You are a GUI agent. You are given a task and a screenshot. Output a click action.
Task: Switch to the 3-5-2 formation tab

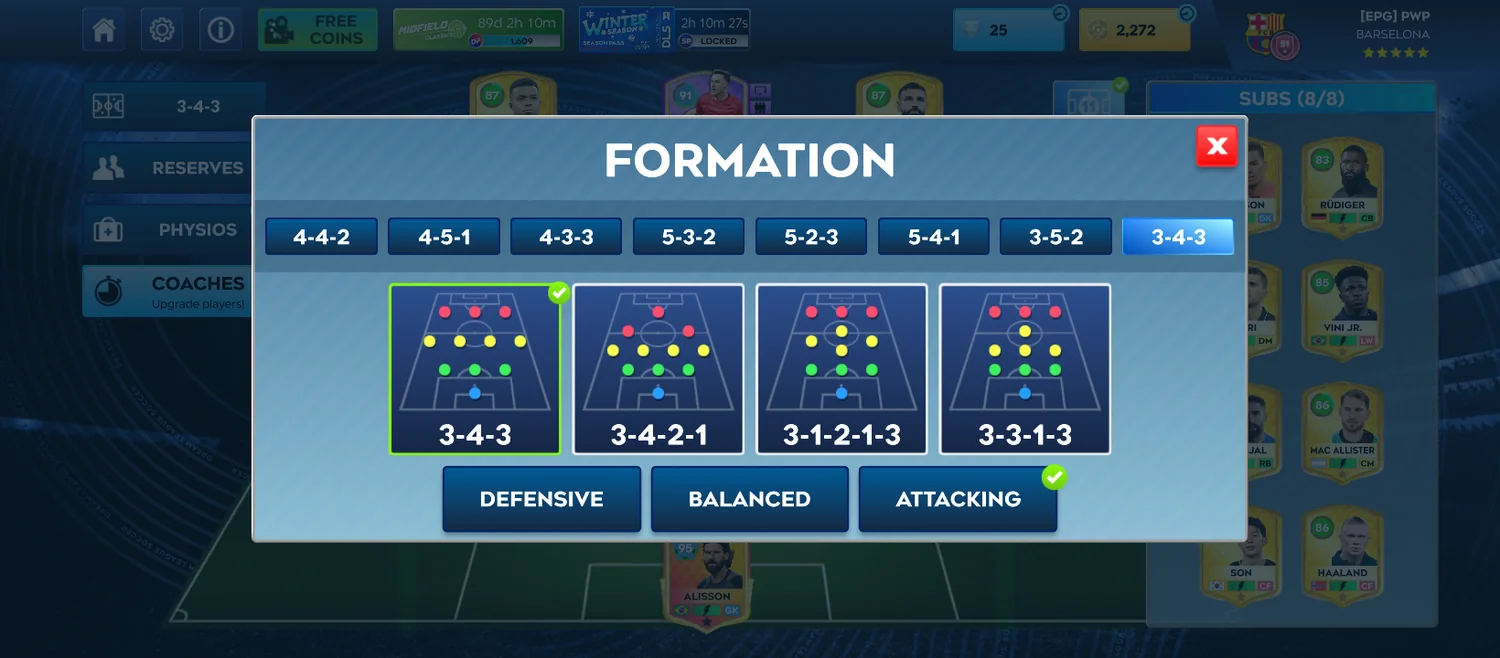tap(1056, 237)
